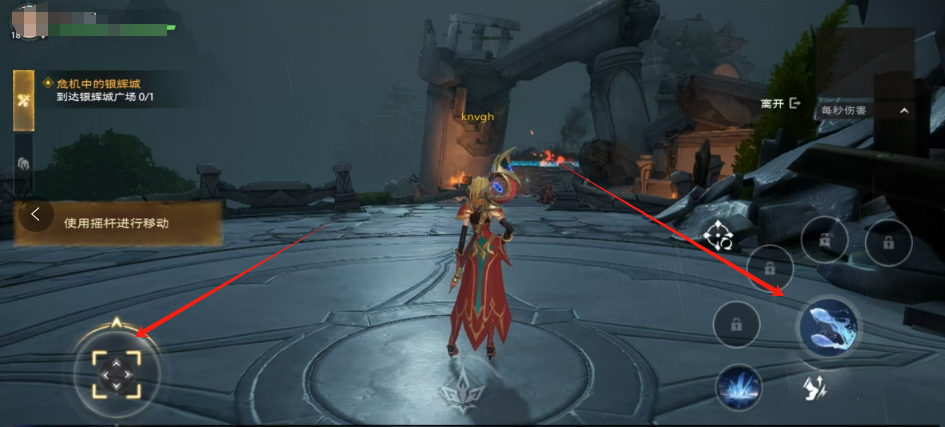945x427 pixels.
Task: Activate the main blue attack skill
Action: pyautogui.click(x=828, y=327)
